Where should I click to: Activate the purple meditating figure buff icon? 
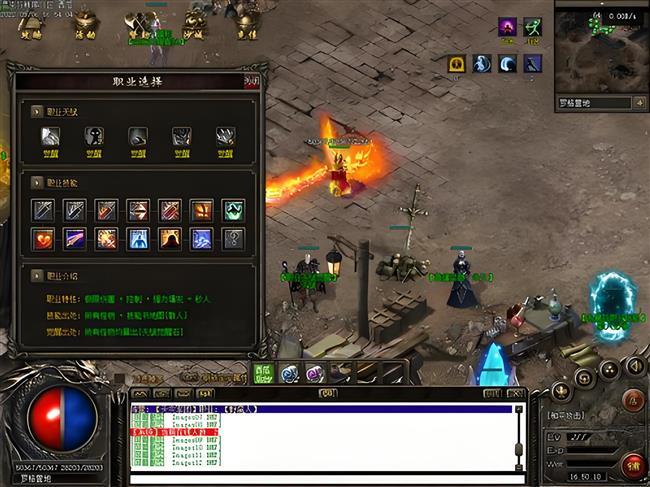click(x=507, y=27)
